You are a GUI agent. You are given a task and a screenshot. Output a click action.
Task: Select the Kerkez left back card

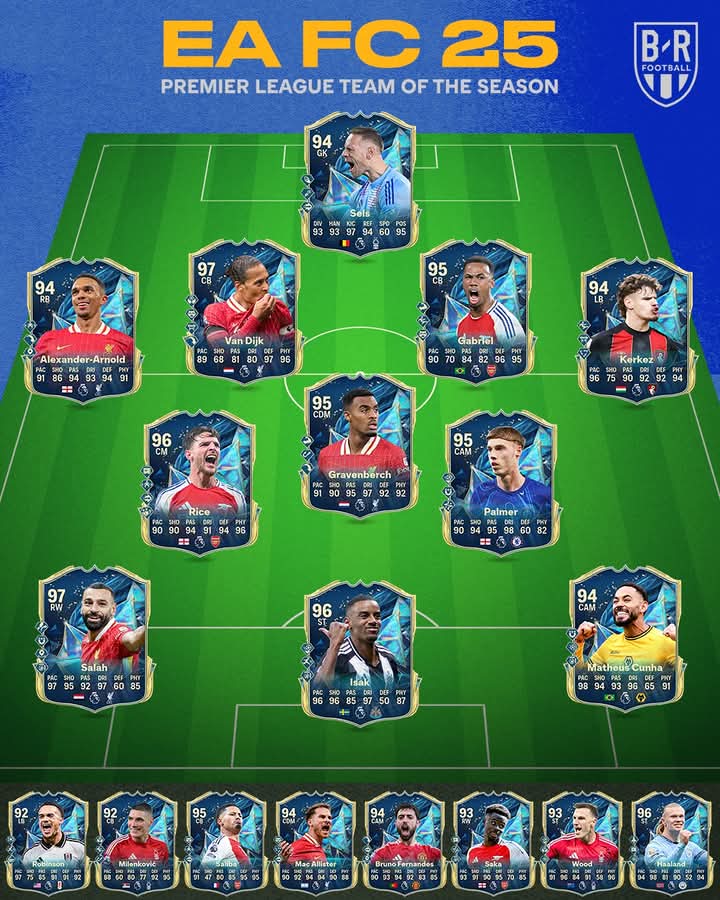[636, 328]
